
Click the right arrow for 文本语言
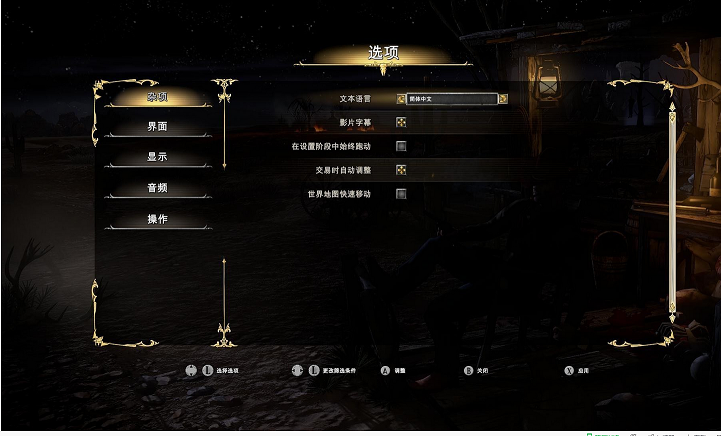503,99
